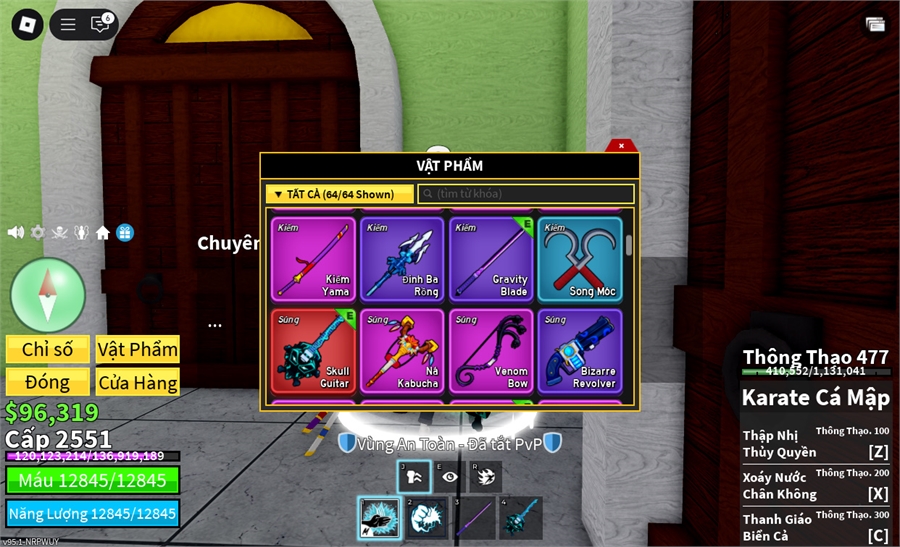
Task: Select the purple sword hotbar slot
Action: [x=474, y=519]
